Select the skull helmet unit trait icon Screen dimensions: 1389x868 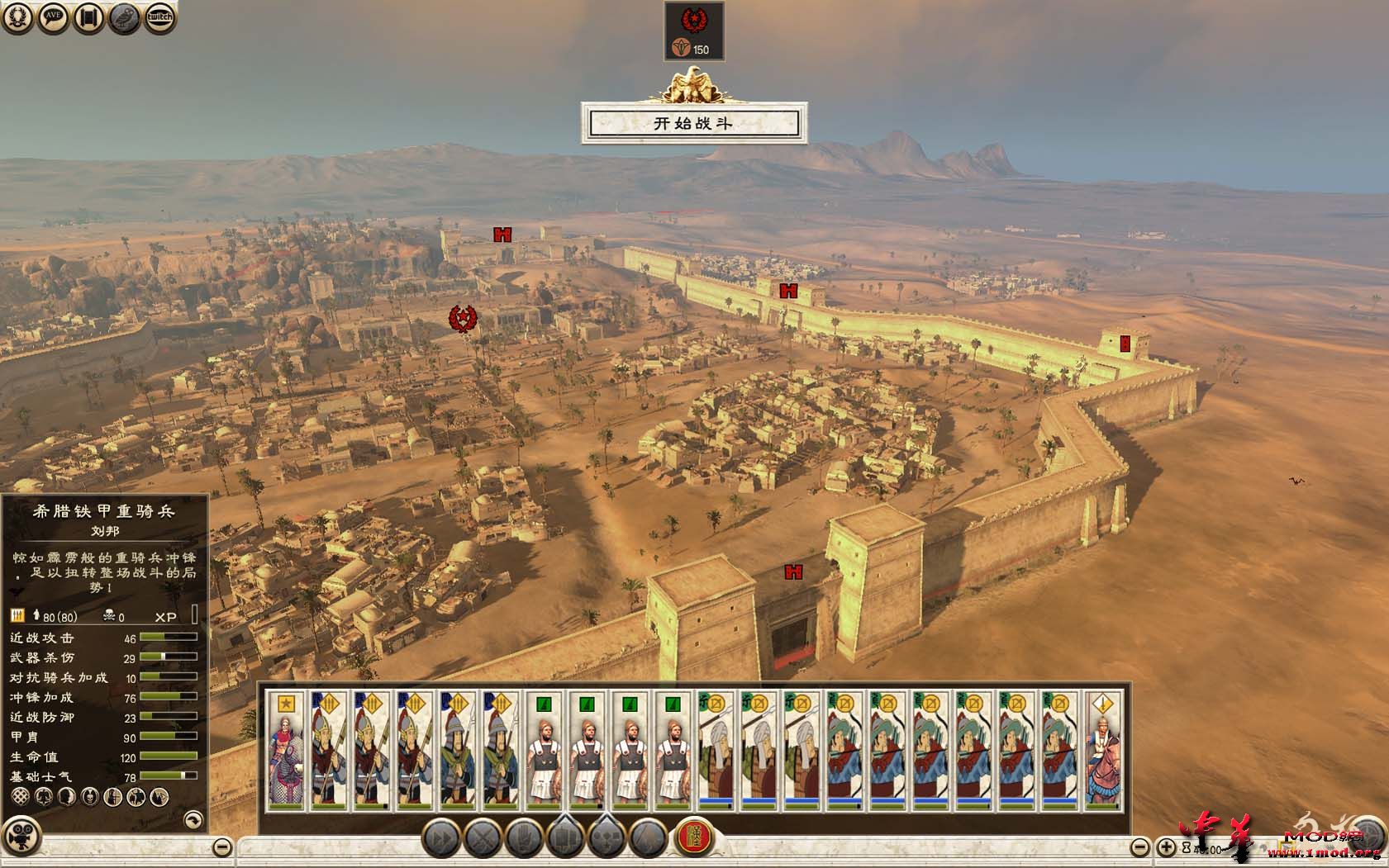[x=90, y=797]
